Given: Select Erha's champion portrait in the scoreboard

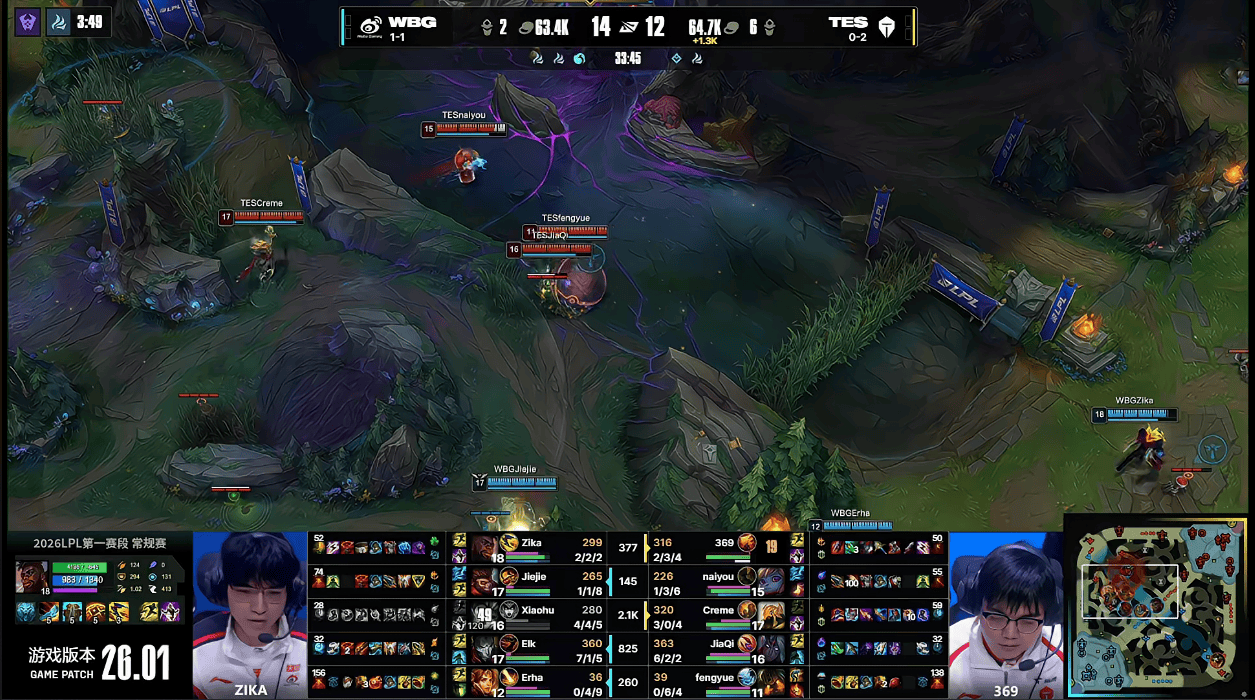Looking at the screenshot, I should coord(485,680).
